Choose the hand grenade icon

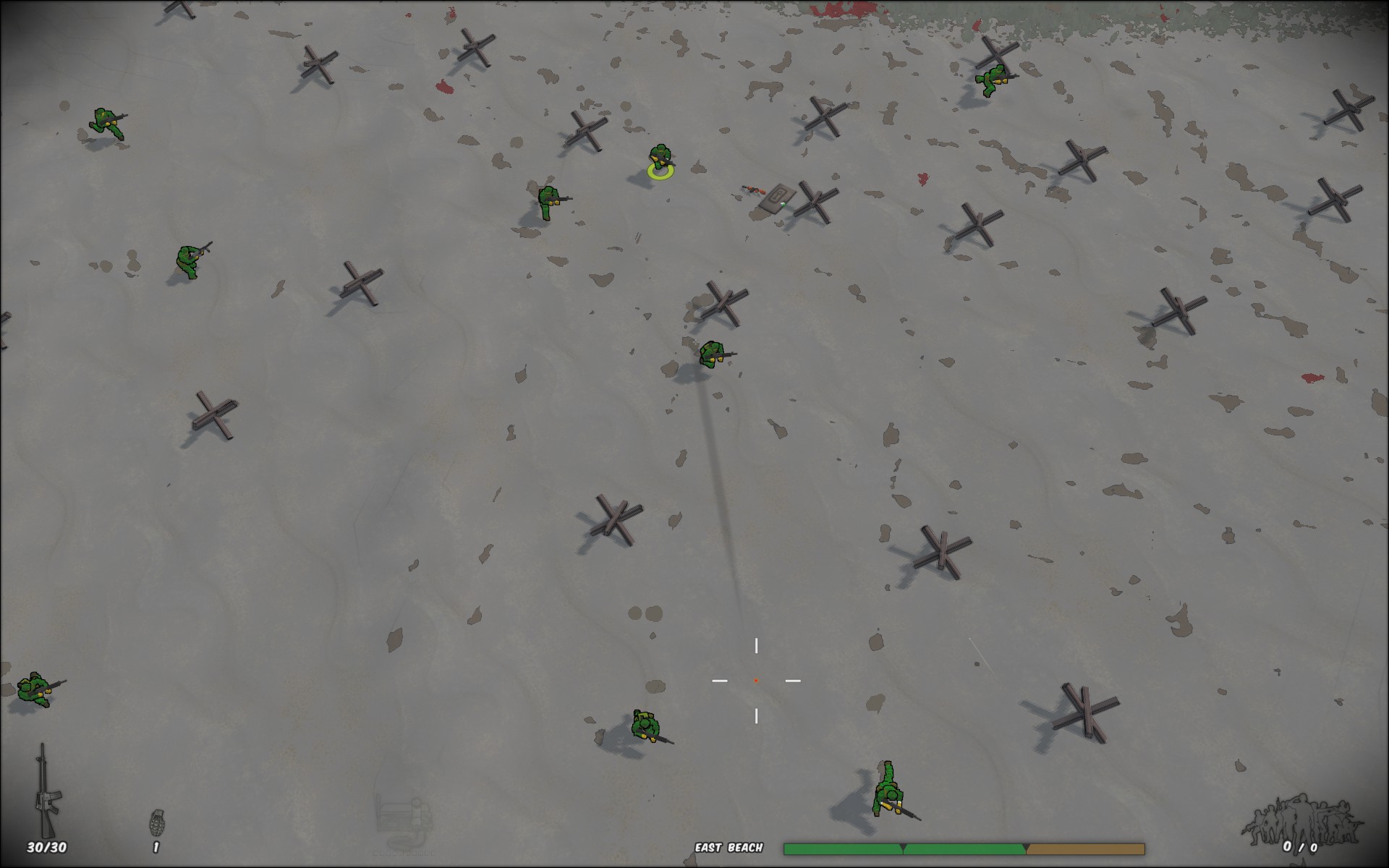click(156, 822)
